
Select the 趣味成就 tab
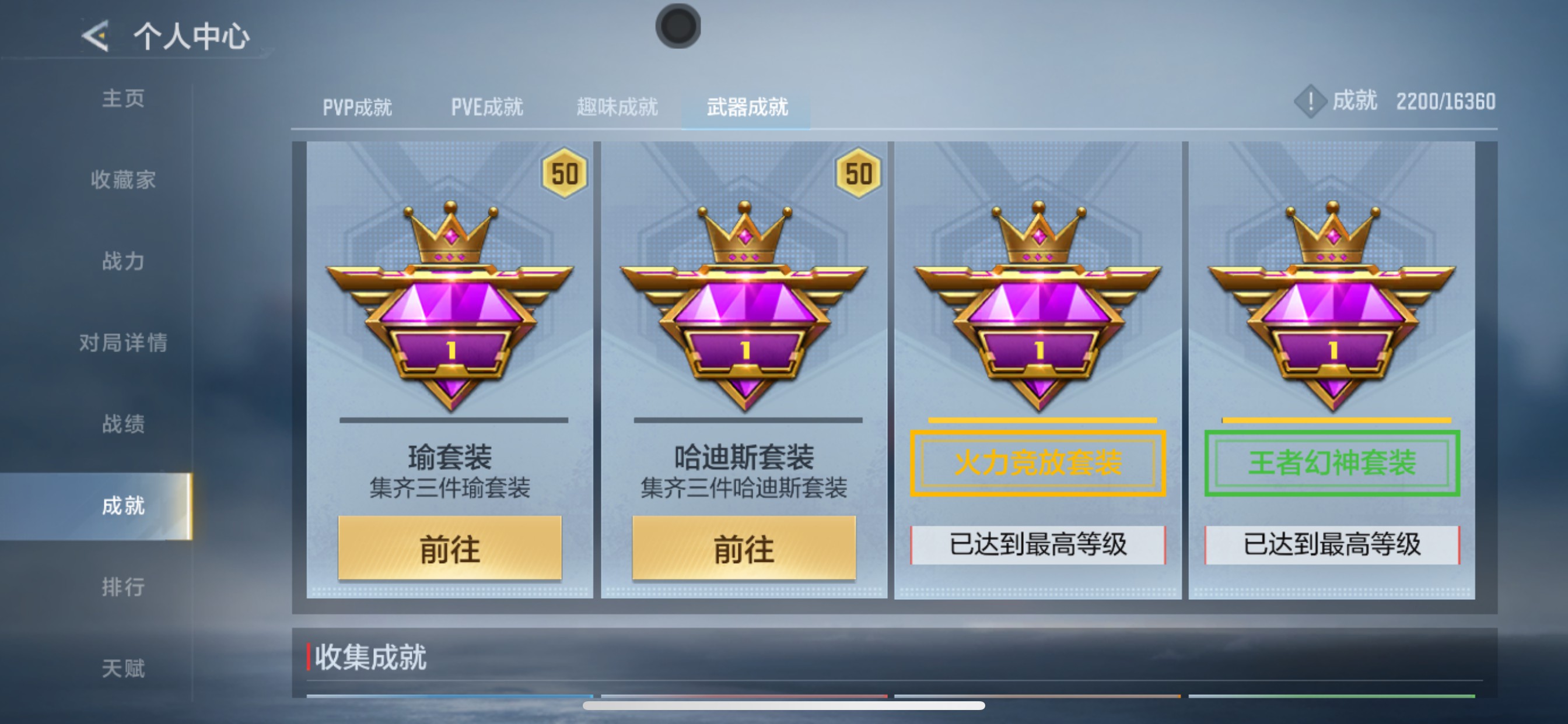pyautogui.click(x=616, y=107)
